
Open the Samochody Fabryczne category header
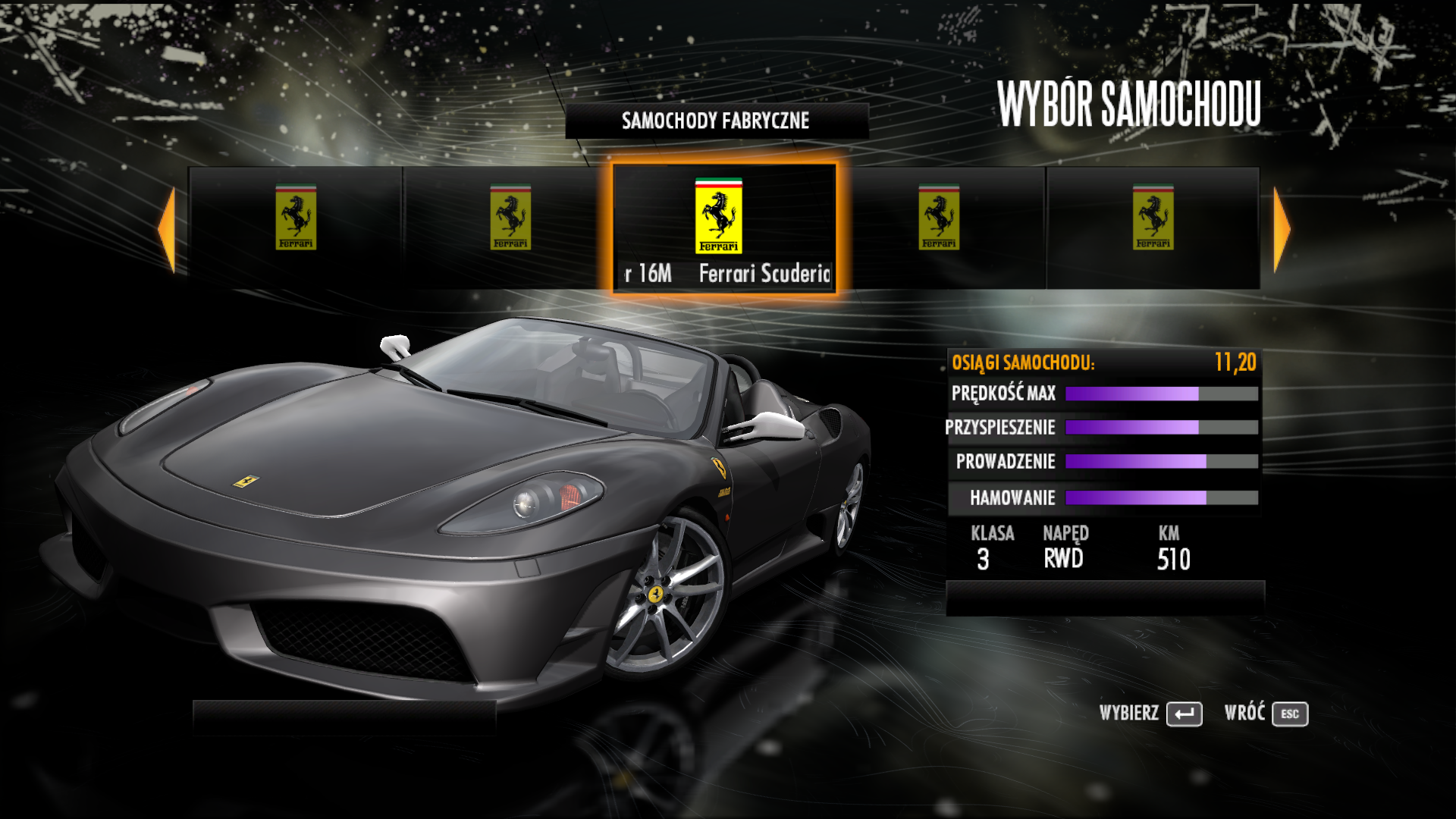716,121
